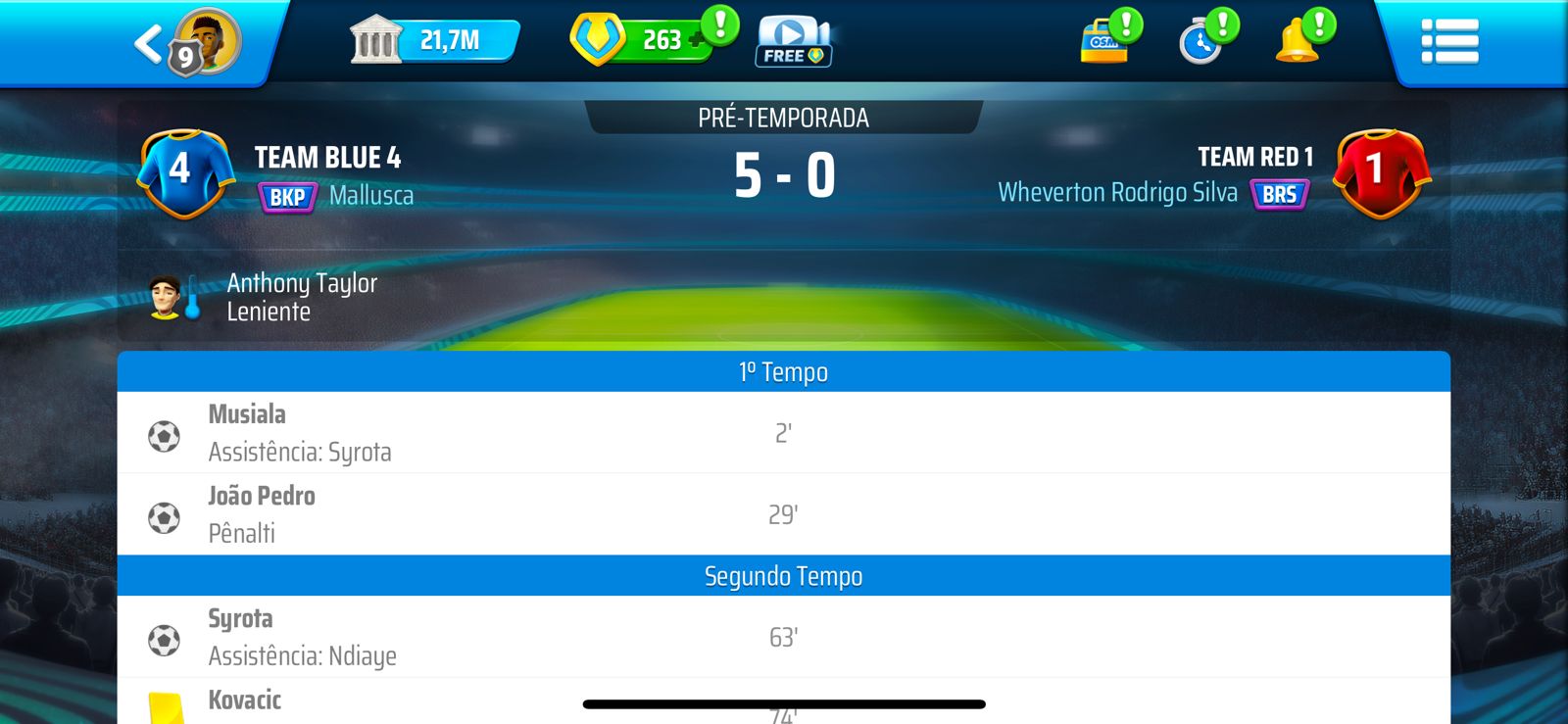Open the OSM shop briefcase icon
Viewport: 1568px width, 724px height.
[x=1104, y=43]
